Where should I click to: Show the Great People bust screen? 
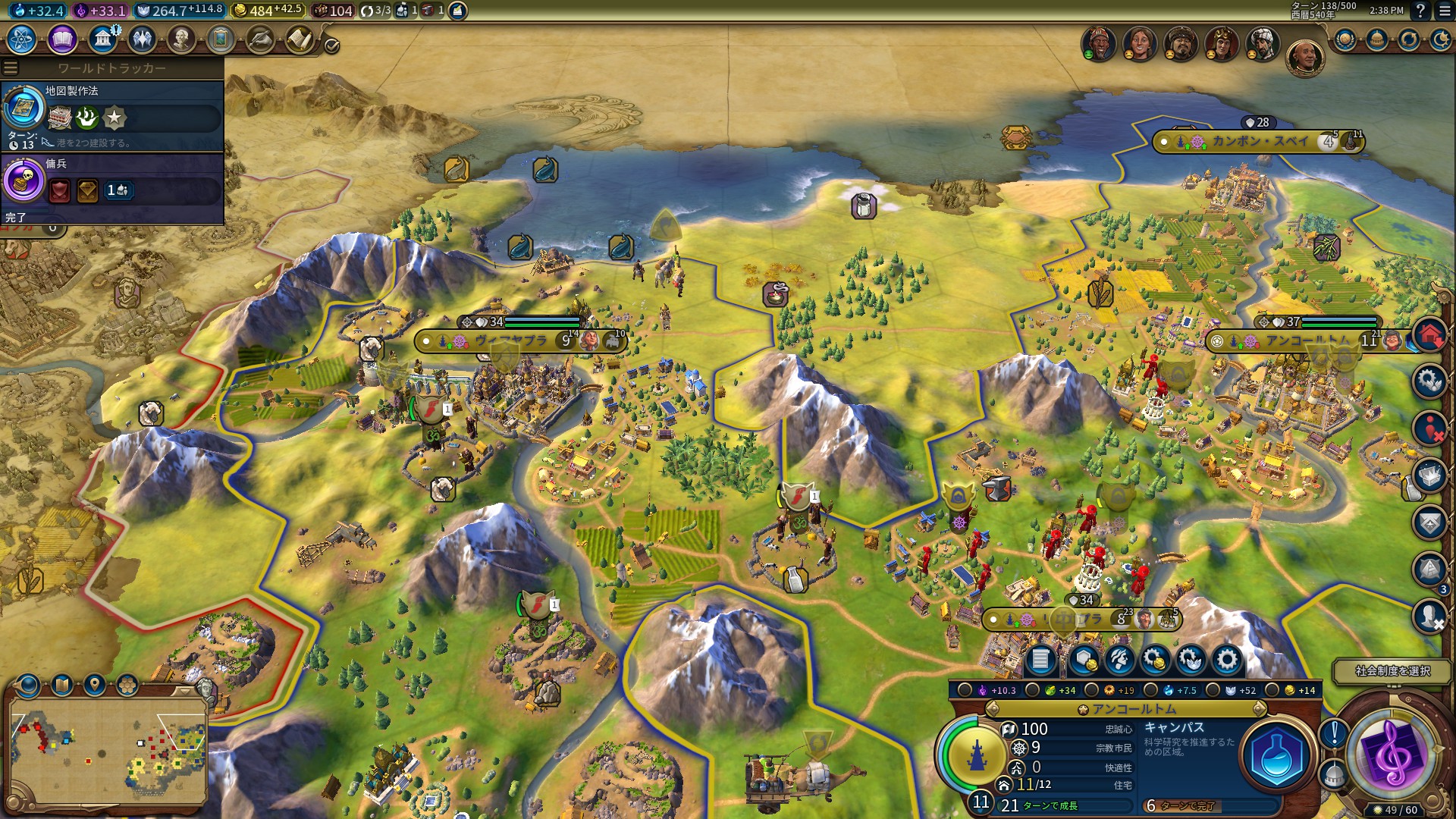point(181,39)
